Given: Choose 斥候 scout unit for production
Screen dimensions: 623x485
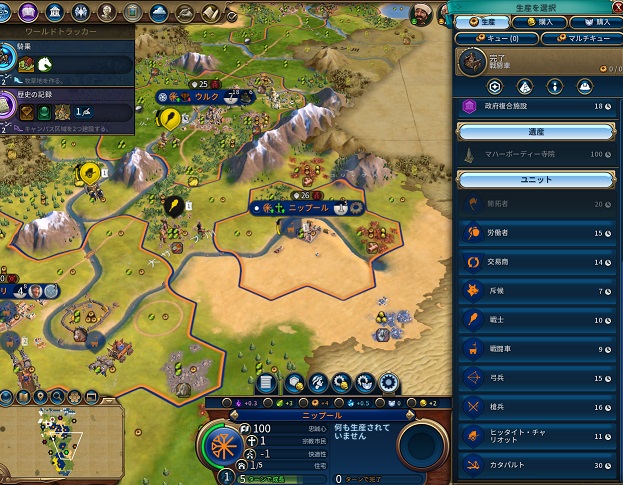Looking at the screenshot, I should pyautogui.click(x=540, y=291).
